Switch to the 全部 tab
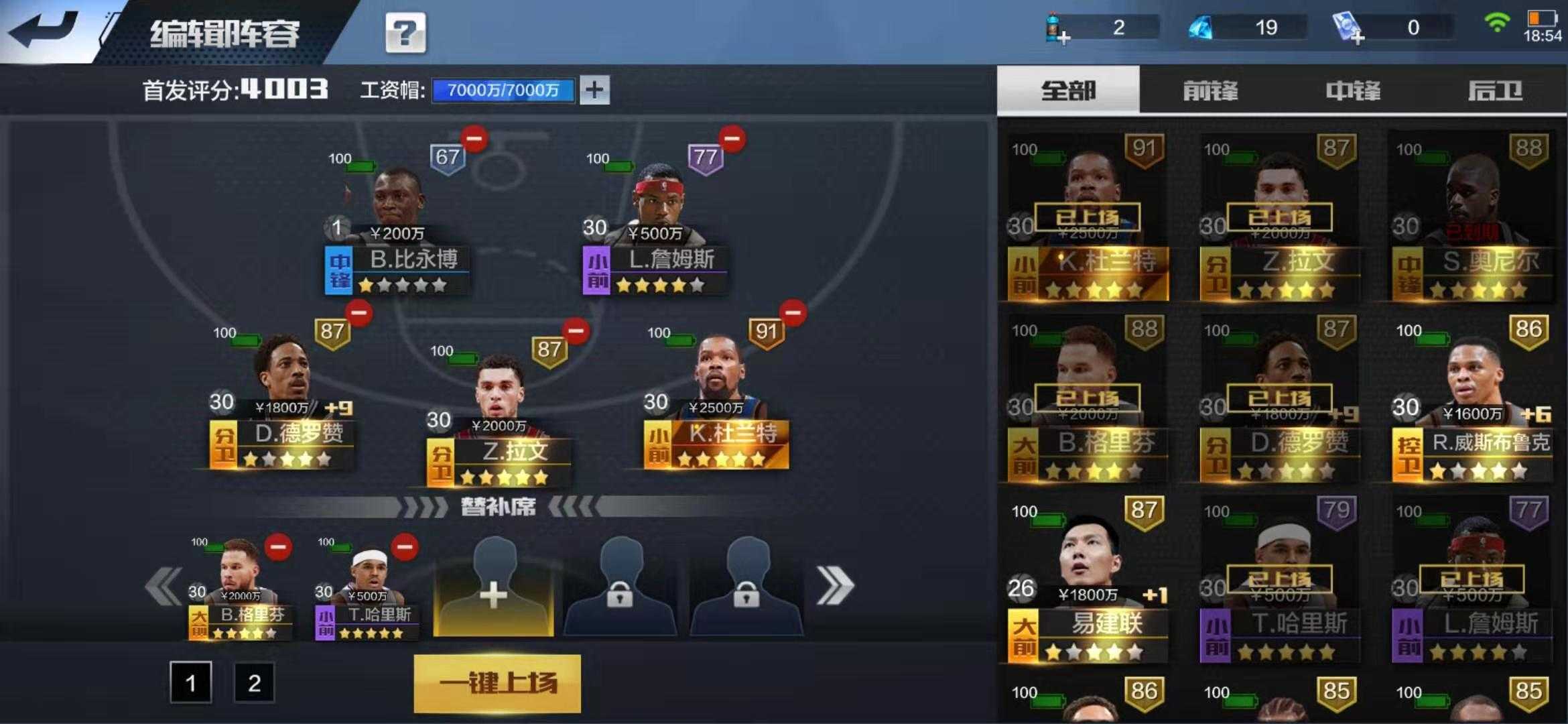 click(1068, 90)
